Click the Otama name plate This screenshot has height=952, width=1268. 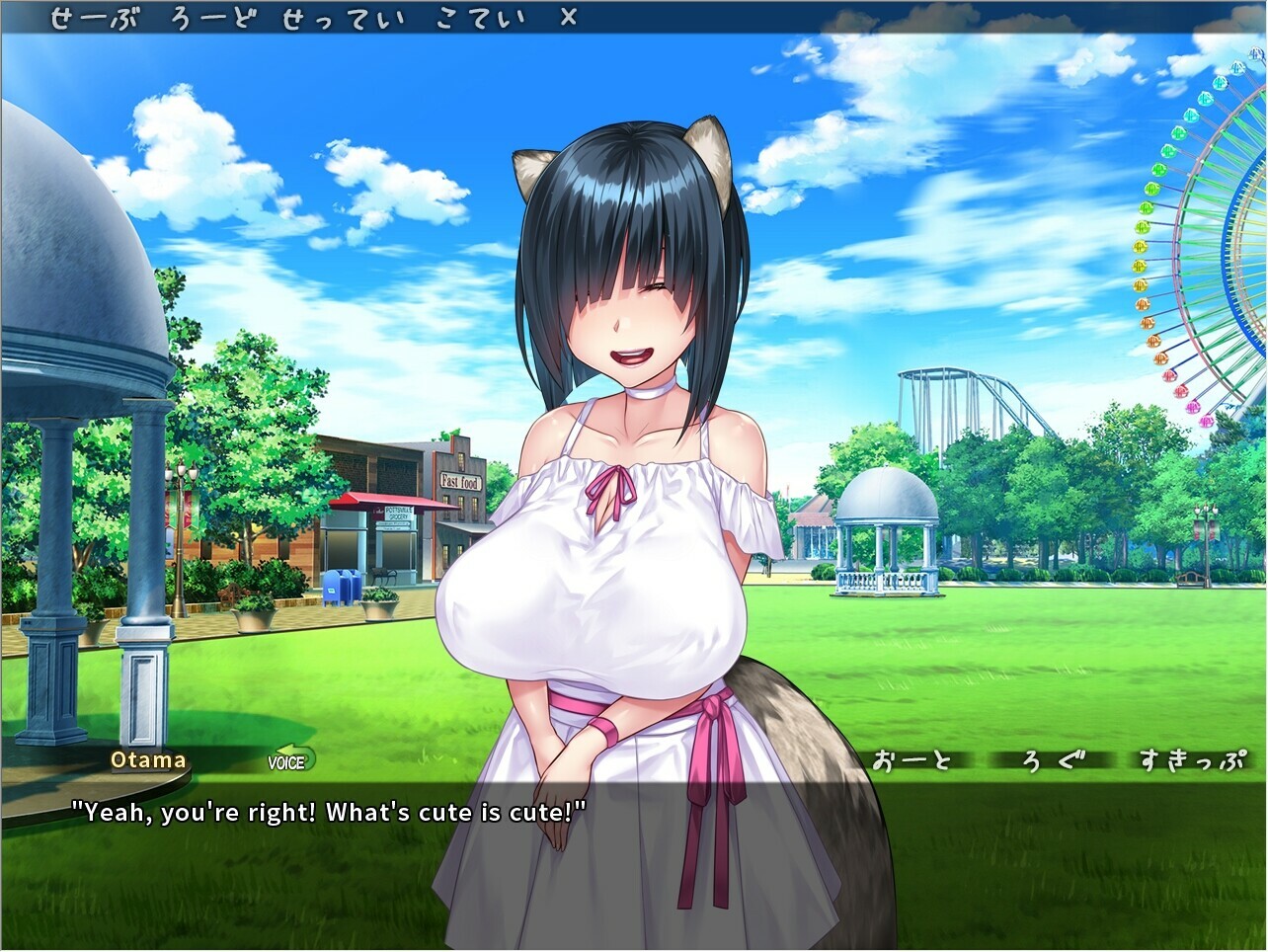tap(148, 760)
